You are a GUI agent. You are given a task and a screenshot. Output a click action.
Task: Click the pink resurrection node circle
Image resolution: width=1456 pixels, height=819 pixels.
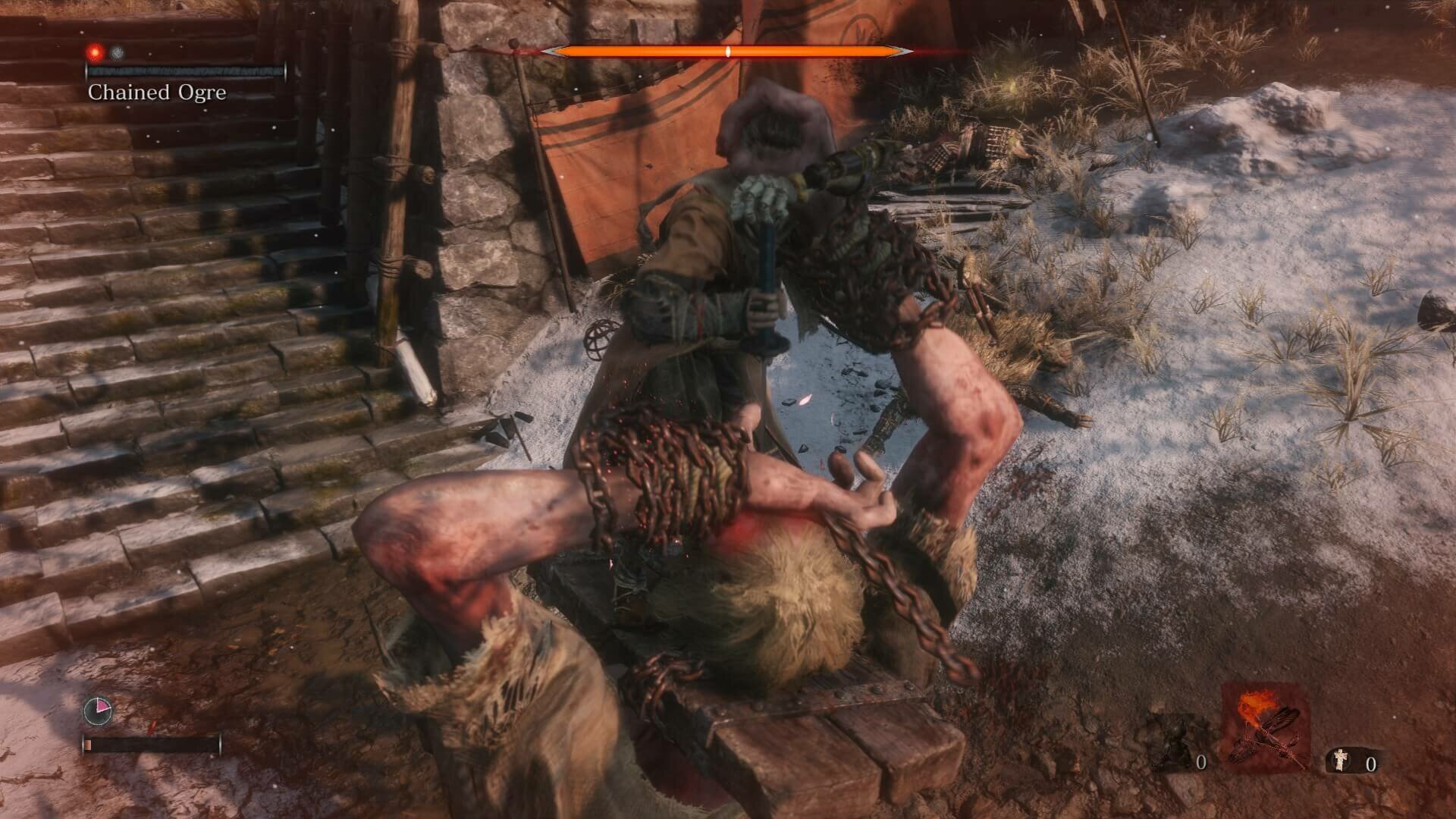coord(98,711)
